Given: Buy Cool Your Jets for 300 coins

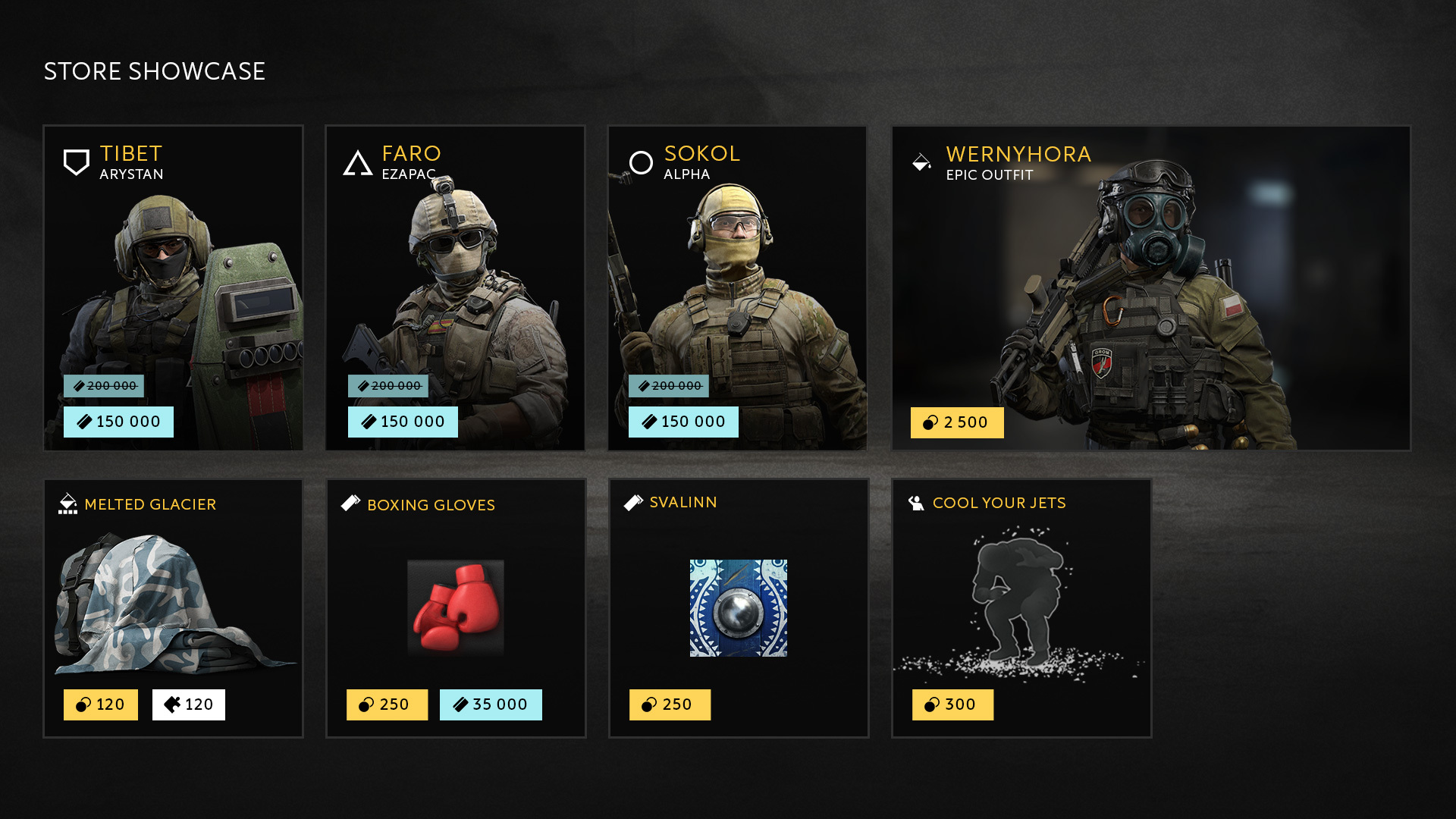Looking at the screenshot, I should [x=952, y=704].
